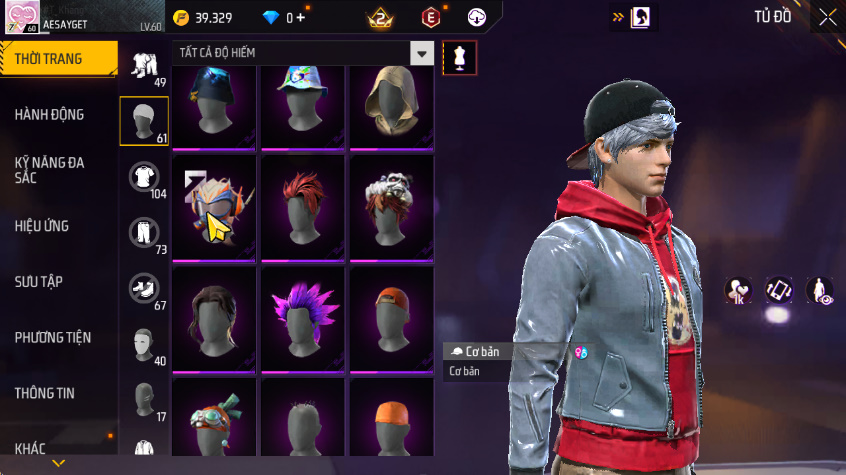This screenshot has height=475, width=846.
Task: Go to the SƯU TẬP section
Action: pos(40,282)
